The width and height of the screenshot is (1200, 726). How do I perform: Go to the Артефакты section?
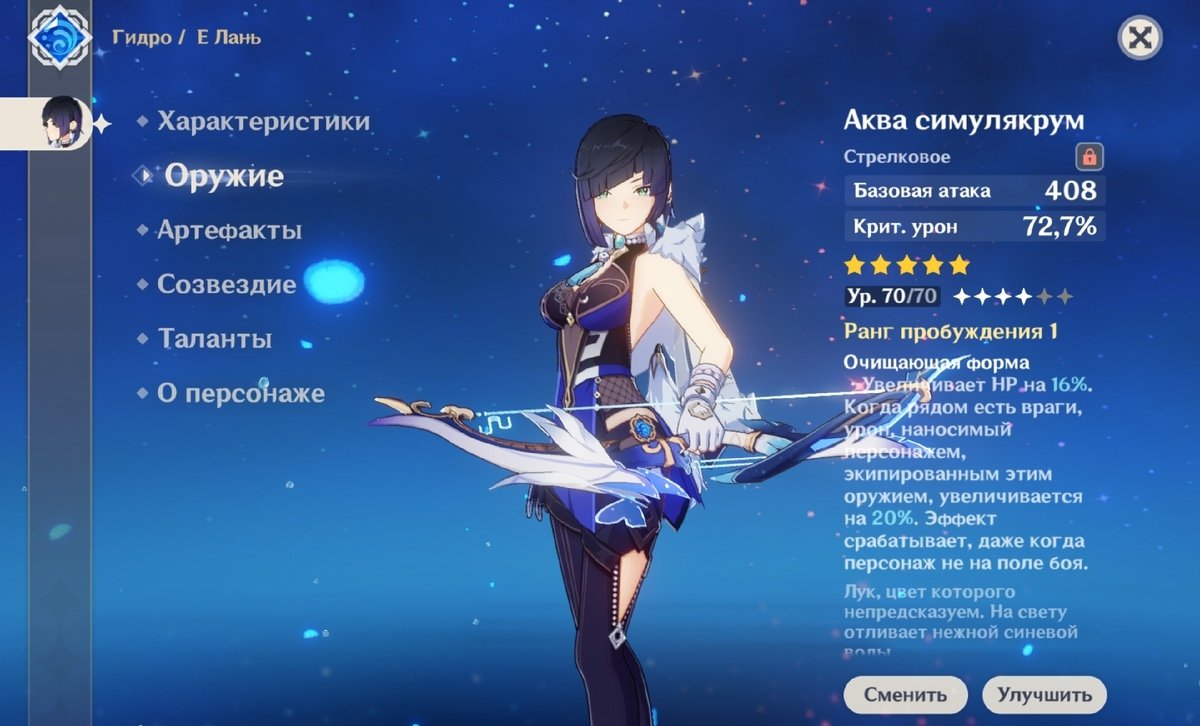(229, 231)
